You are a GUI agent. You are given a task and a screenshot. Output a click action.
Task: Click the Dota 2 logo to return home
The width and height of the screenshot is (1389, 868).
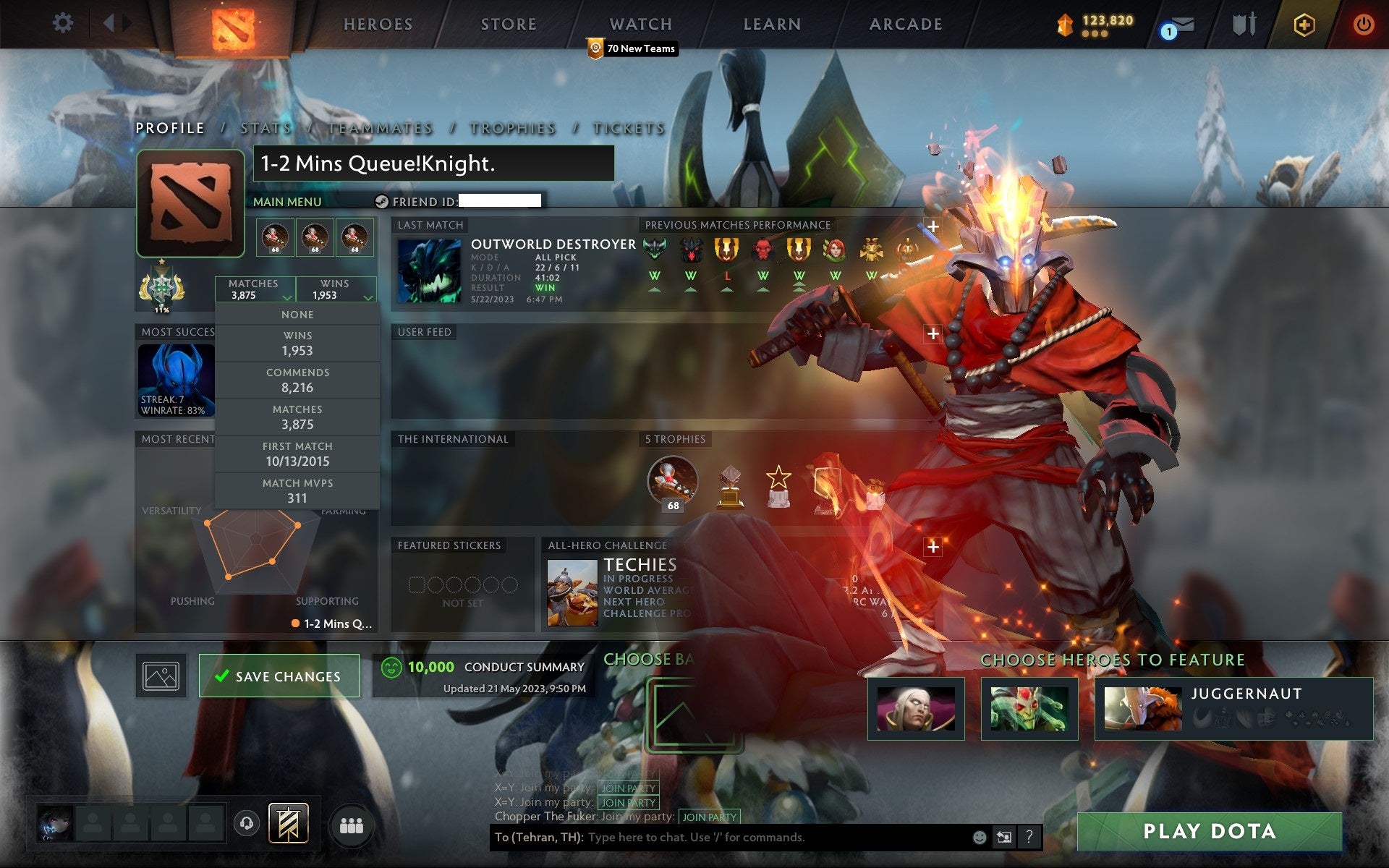pos(234,27)
